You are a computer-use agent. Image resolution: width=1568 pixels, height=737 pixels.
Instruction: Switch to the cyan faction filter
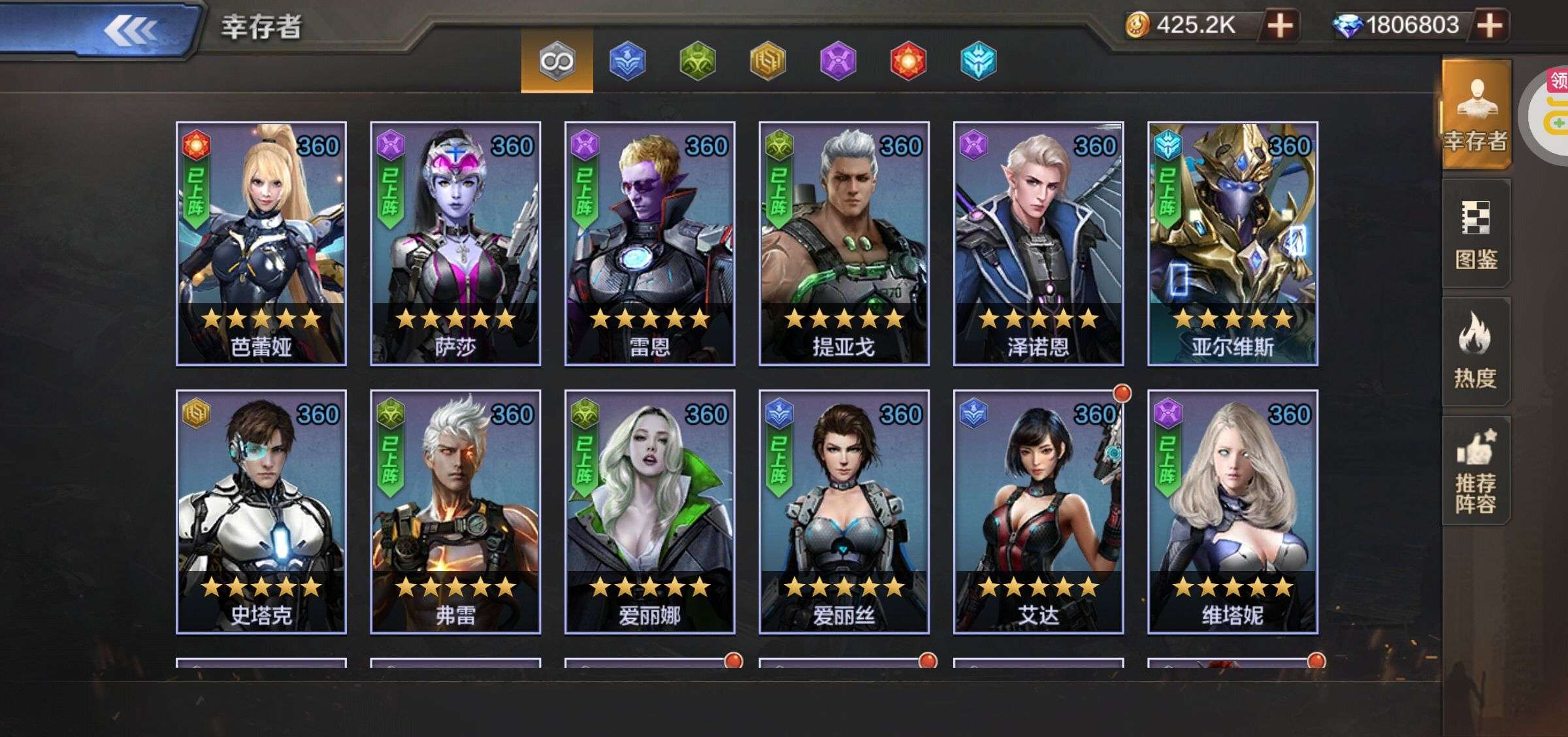[978, 61]
